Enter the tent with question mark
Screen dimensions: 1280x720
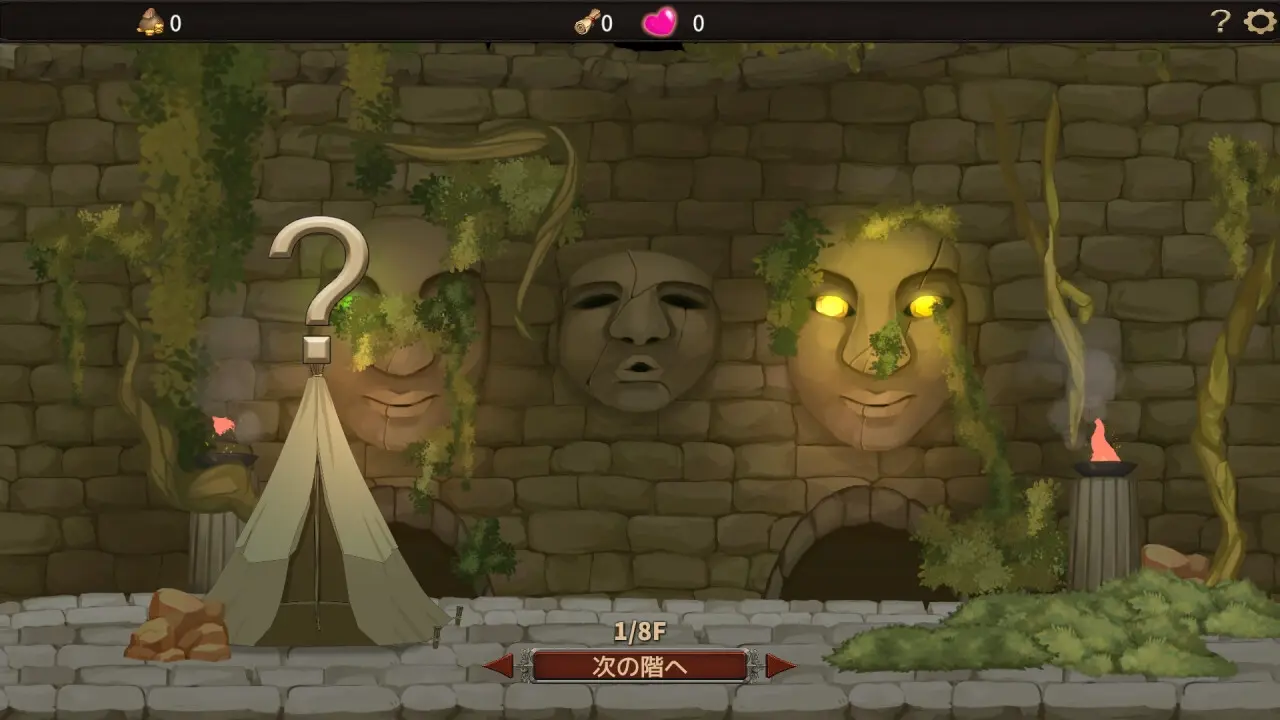[x=320, y=520]
